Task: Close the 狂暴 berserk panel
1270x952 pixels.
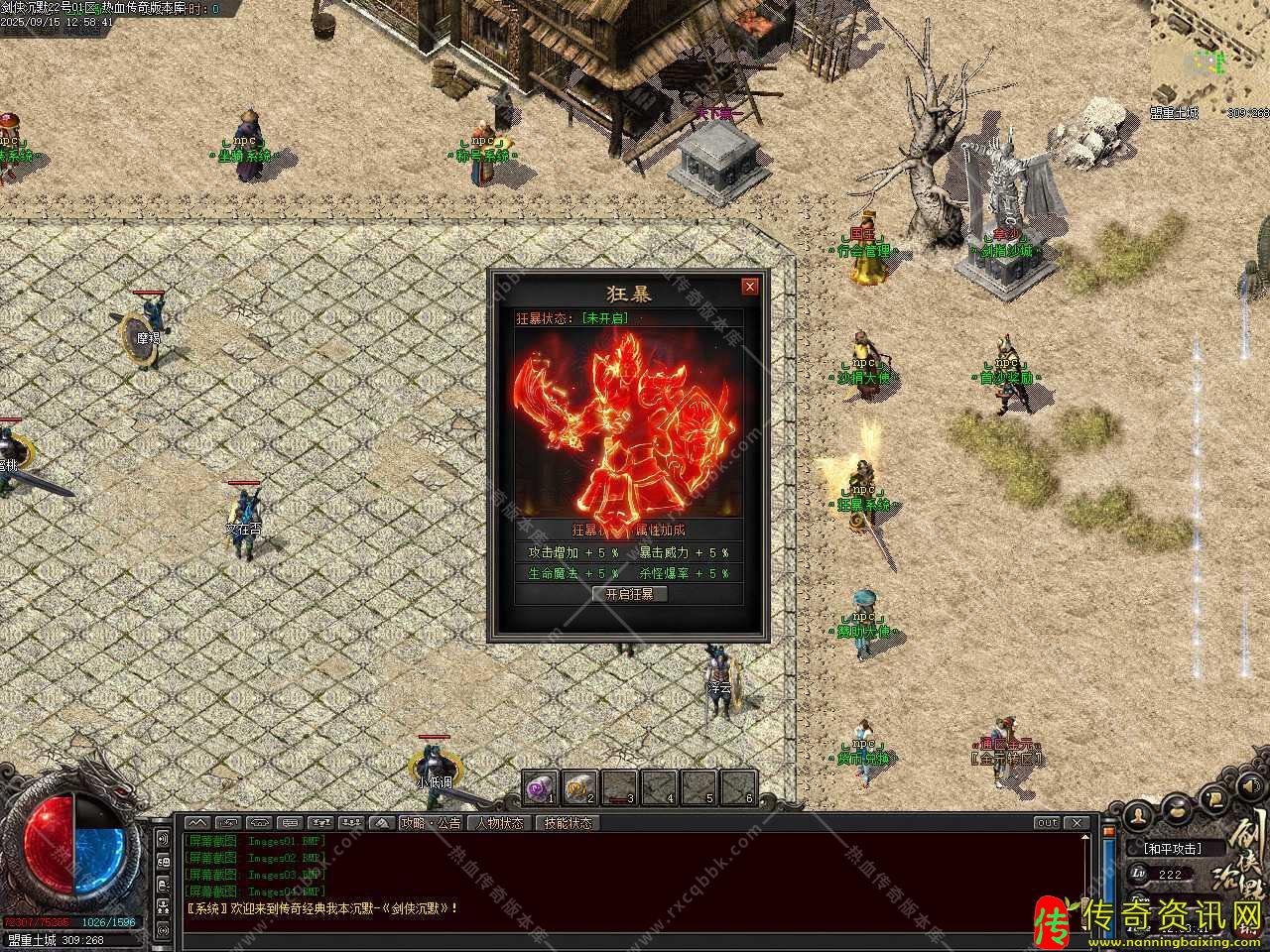Action: point(750,287)
